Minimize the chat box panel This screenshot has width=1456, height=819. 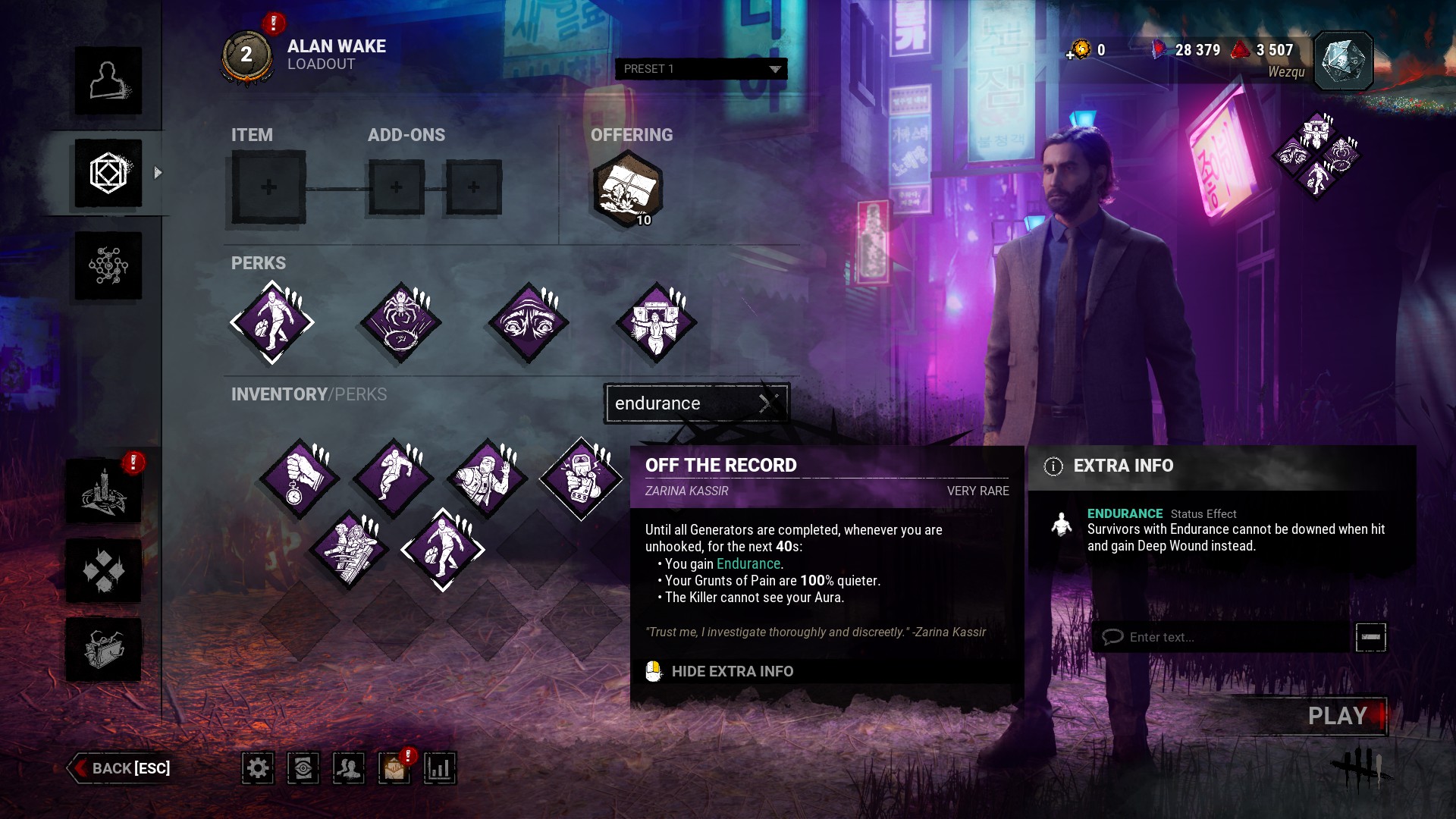point(1370,637)
